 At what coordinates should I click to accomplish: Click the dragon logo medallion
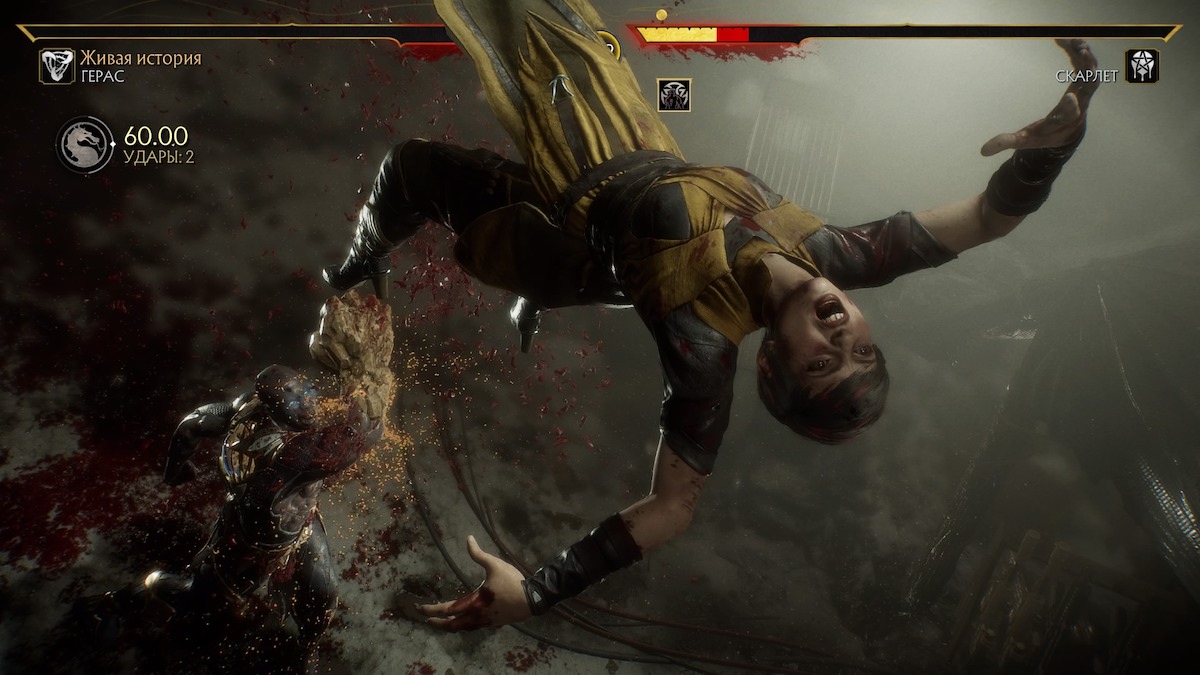point(85,146)
